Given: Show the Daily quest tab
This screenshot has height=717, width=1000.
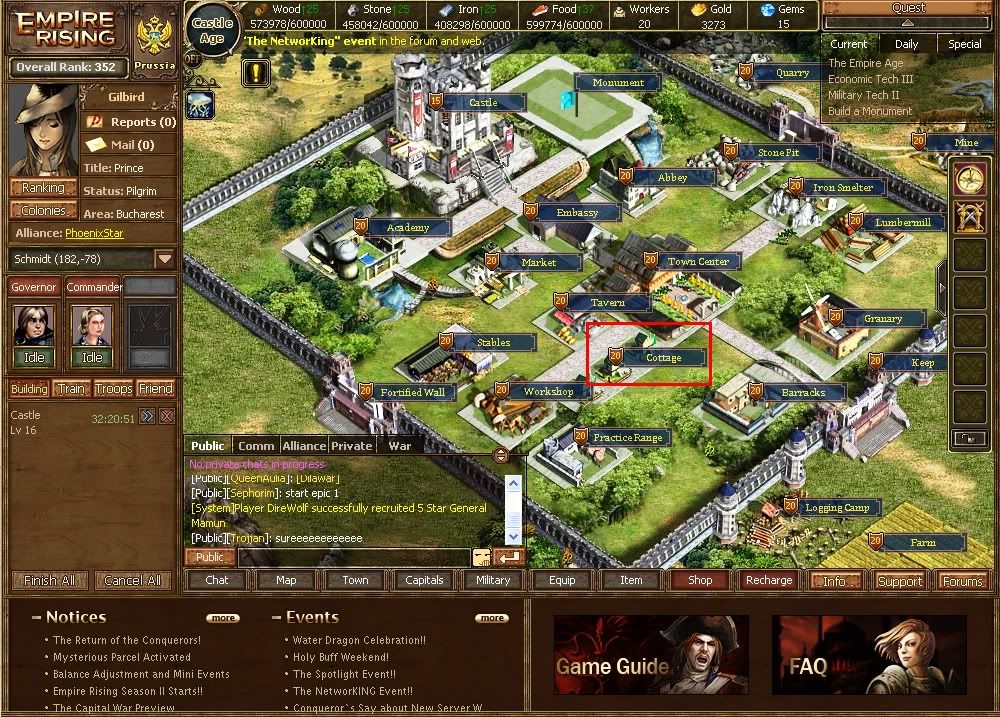Looking at the screenshot, I should tap(906, 44).
